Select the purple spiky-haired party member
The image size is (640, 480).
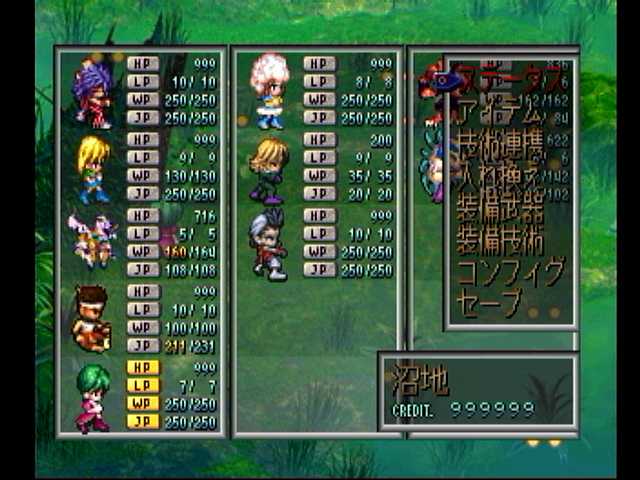coord(92,91)
